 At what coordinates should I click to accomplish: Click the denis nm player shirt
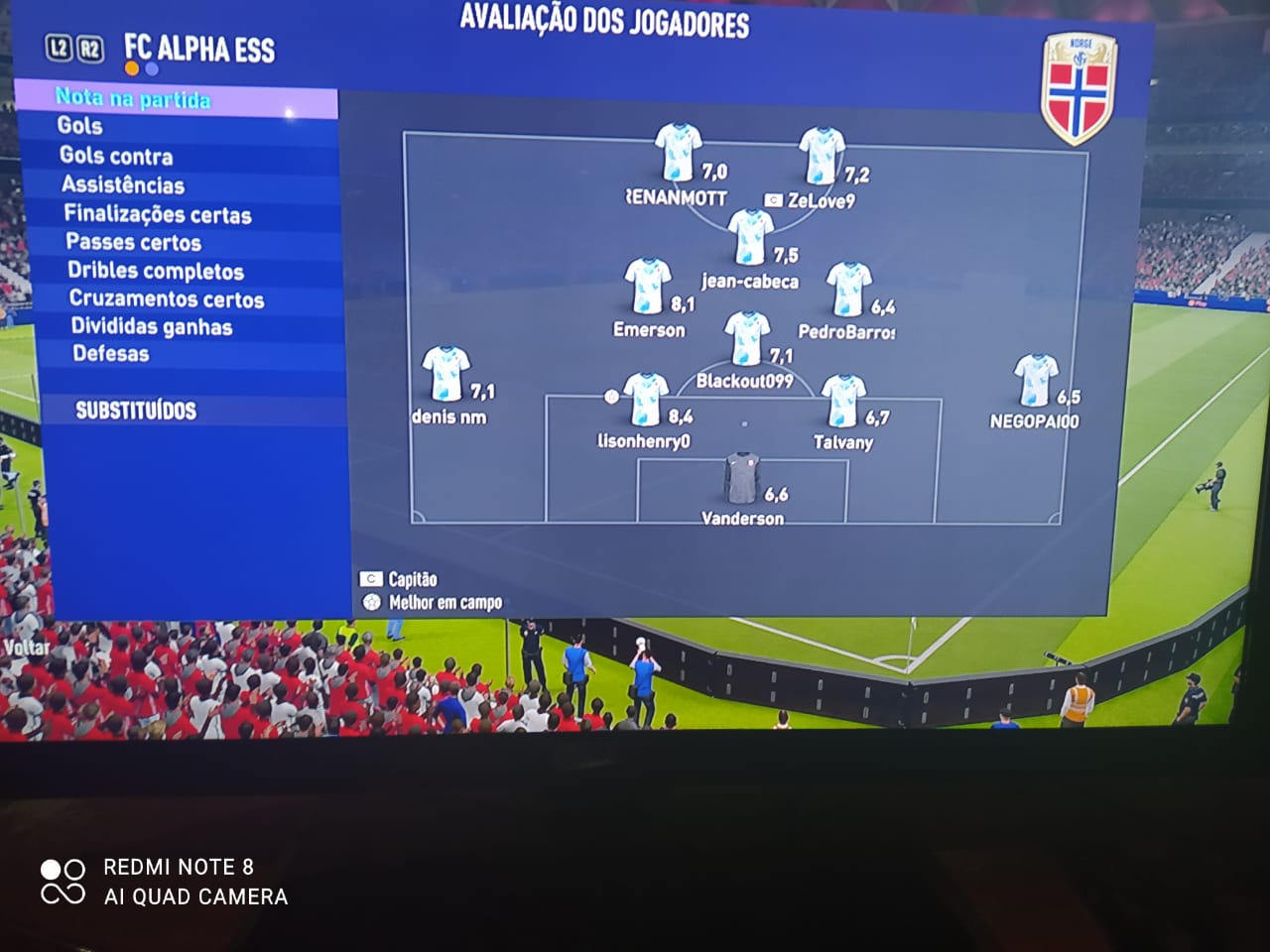coord(444,375)
